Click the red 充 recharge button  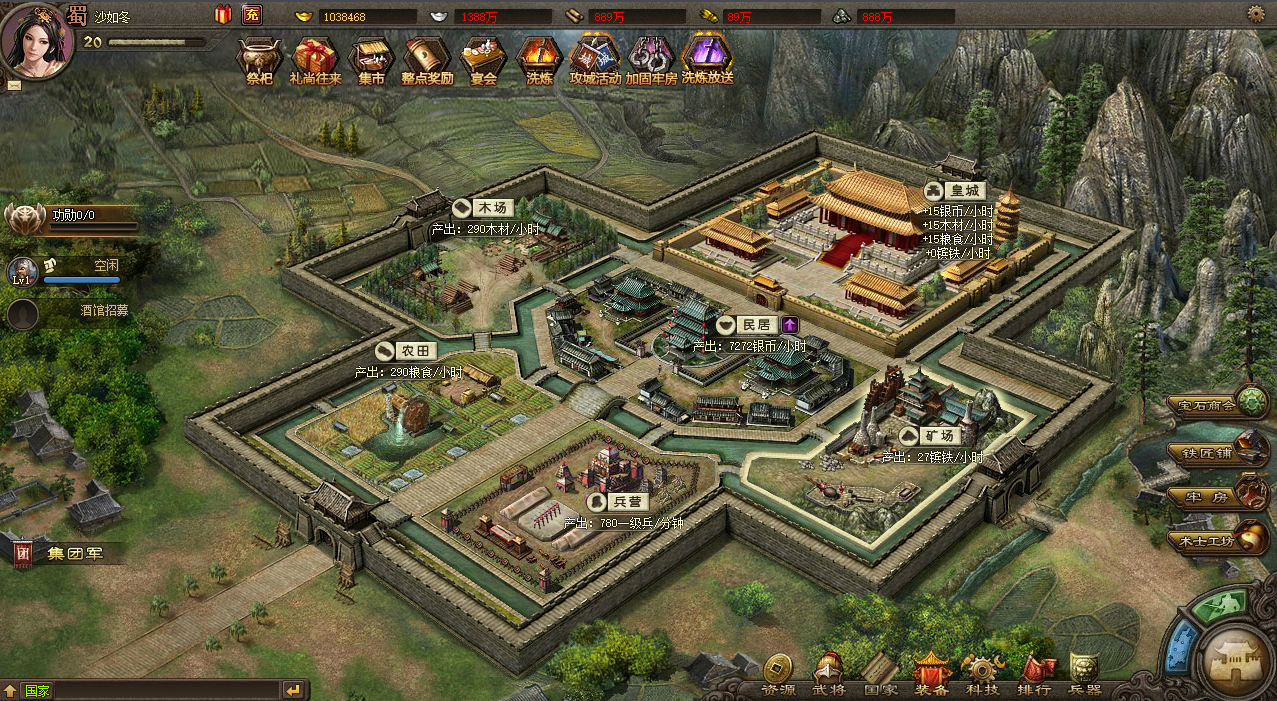(251, 15)
